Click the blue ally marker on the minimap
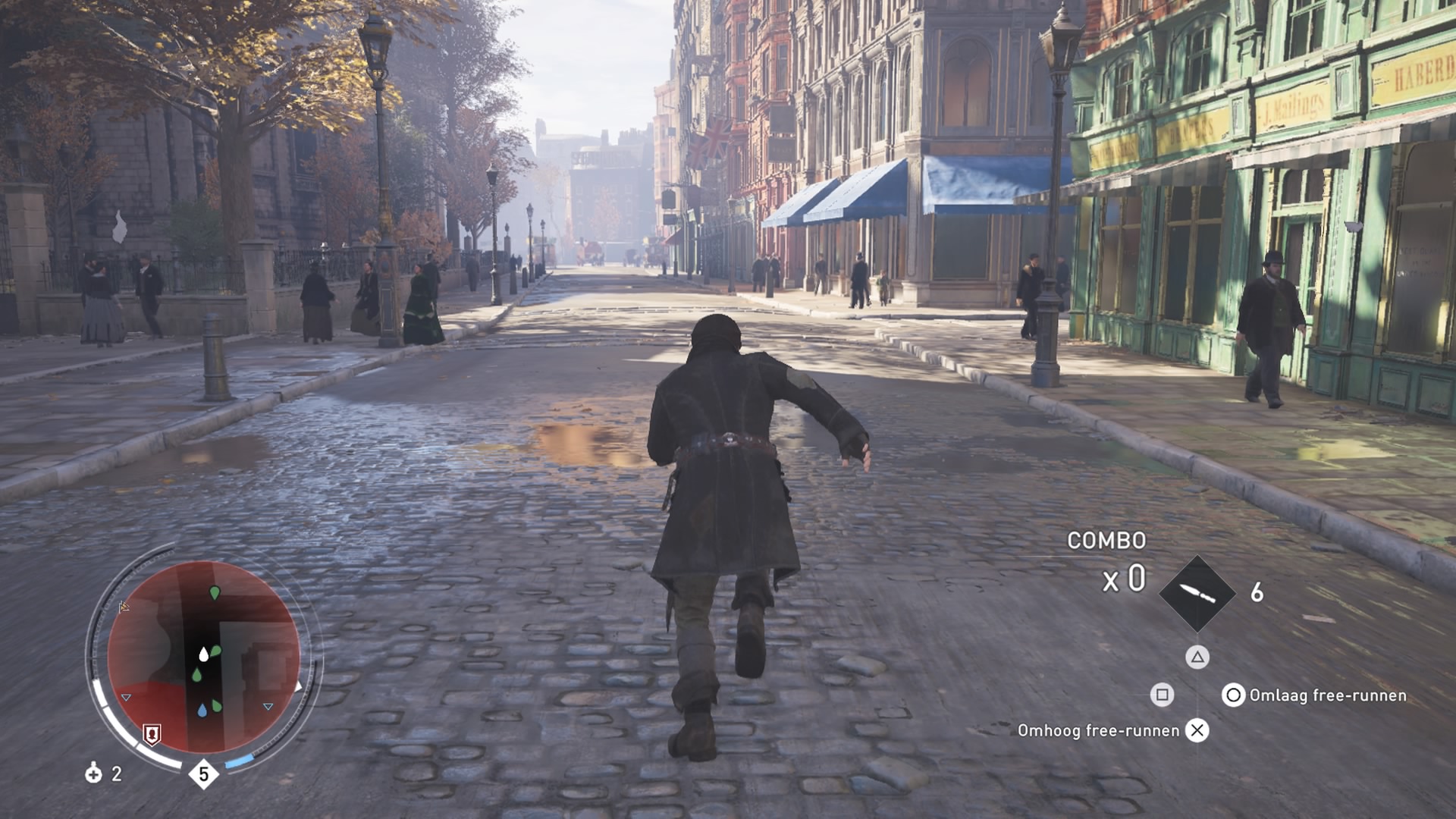 coord(202,711)
